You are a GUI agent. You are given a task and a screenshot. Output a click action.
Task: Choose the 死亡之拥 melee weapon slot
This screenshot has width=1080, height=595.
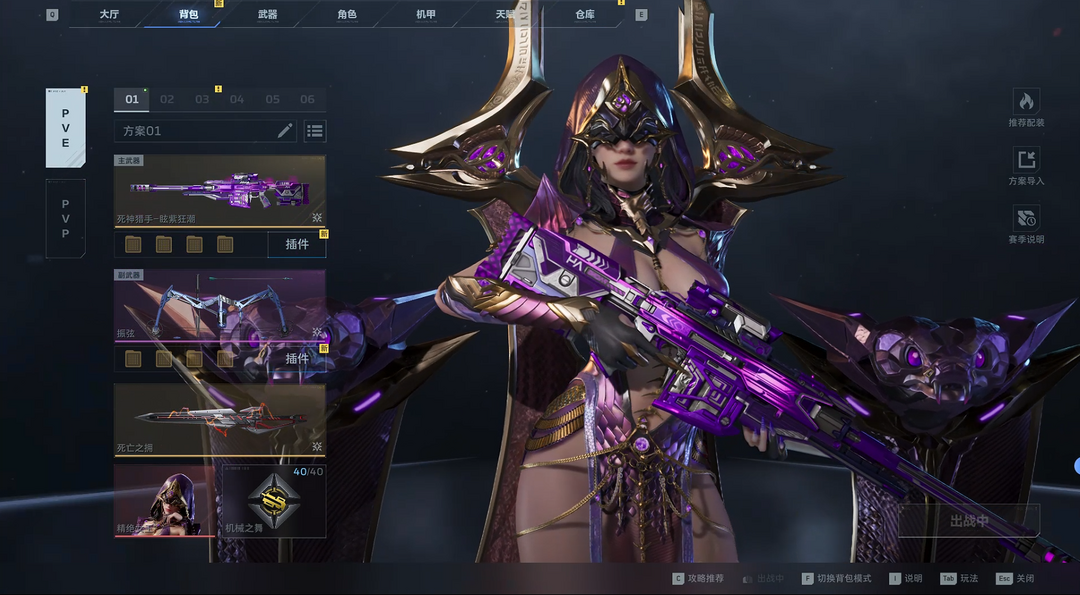(219, 419)
